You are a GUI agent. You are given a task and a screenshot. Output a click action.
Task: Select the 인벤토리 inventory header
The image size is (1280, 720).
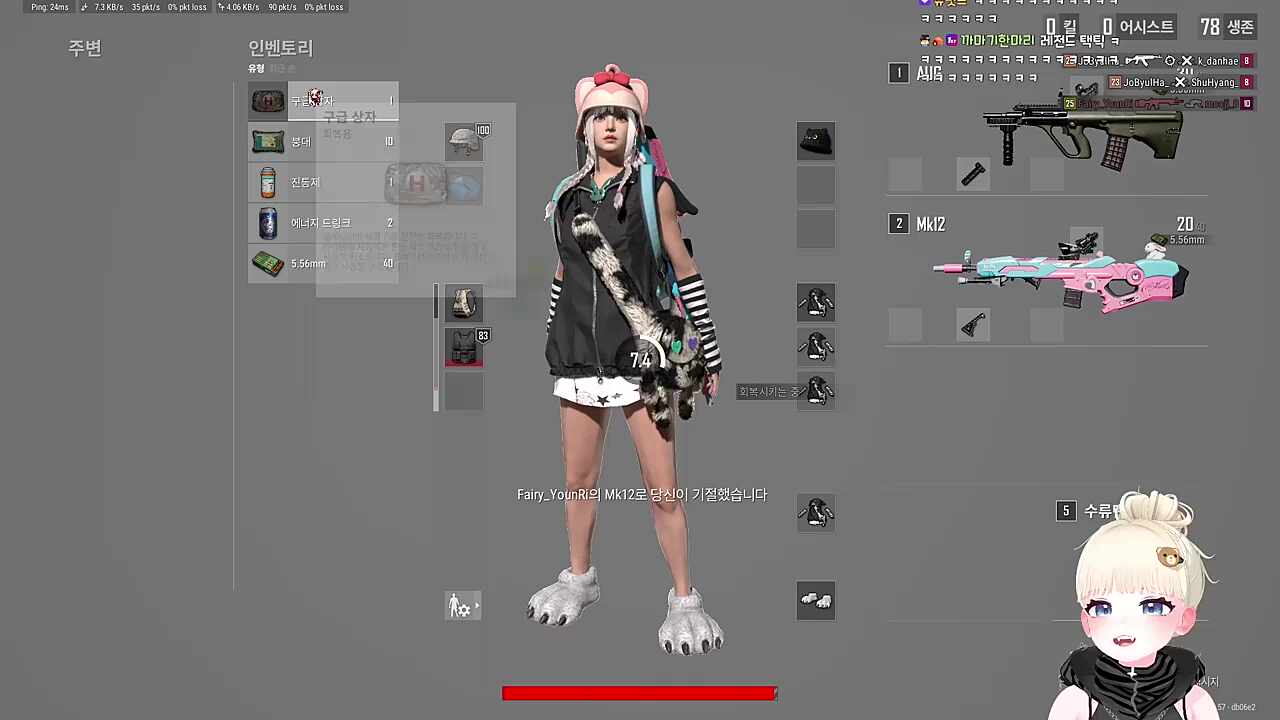point(280,48)
